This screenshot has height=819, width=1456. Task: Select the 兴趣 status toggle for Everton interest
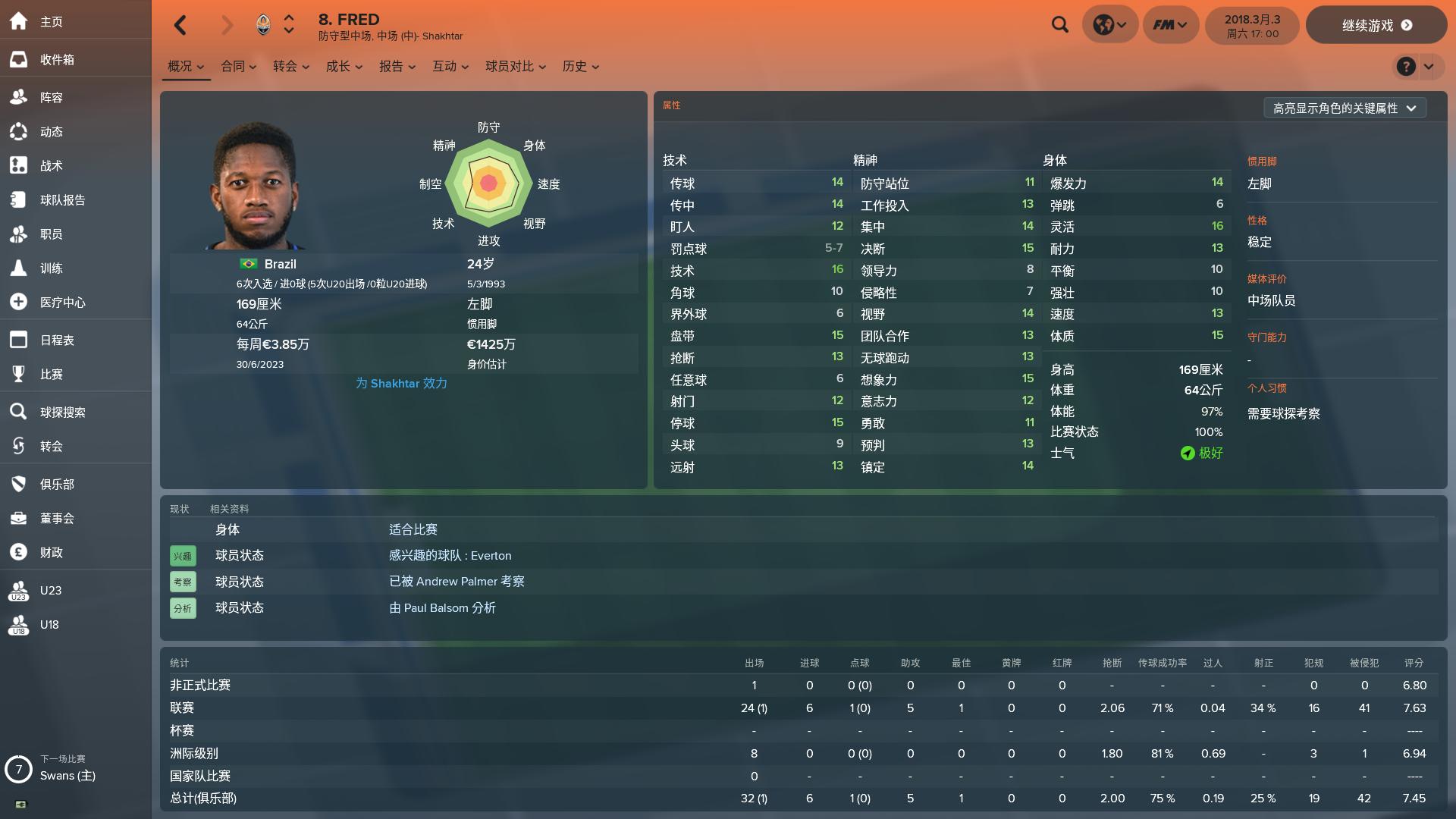(x=183, y=555)
